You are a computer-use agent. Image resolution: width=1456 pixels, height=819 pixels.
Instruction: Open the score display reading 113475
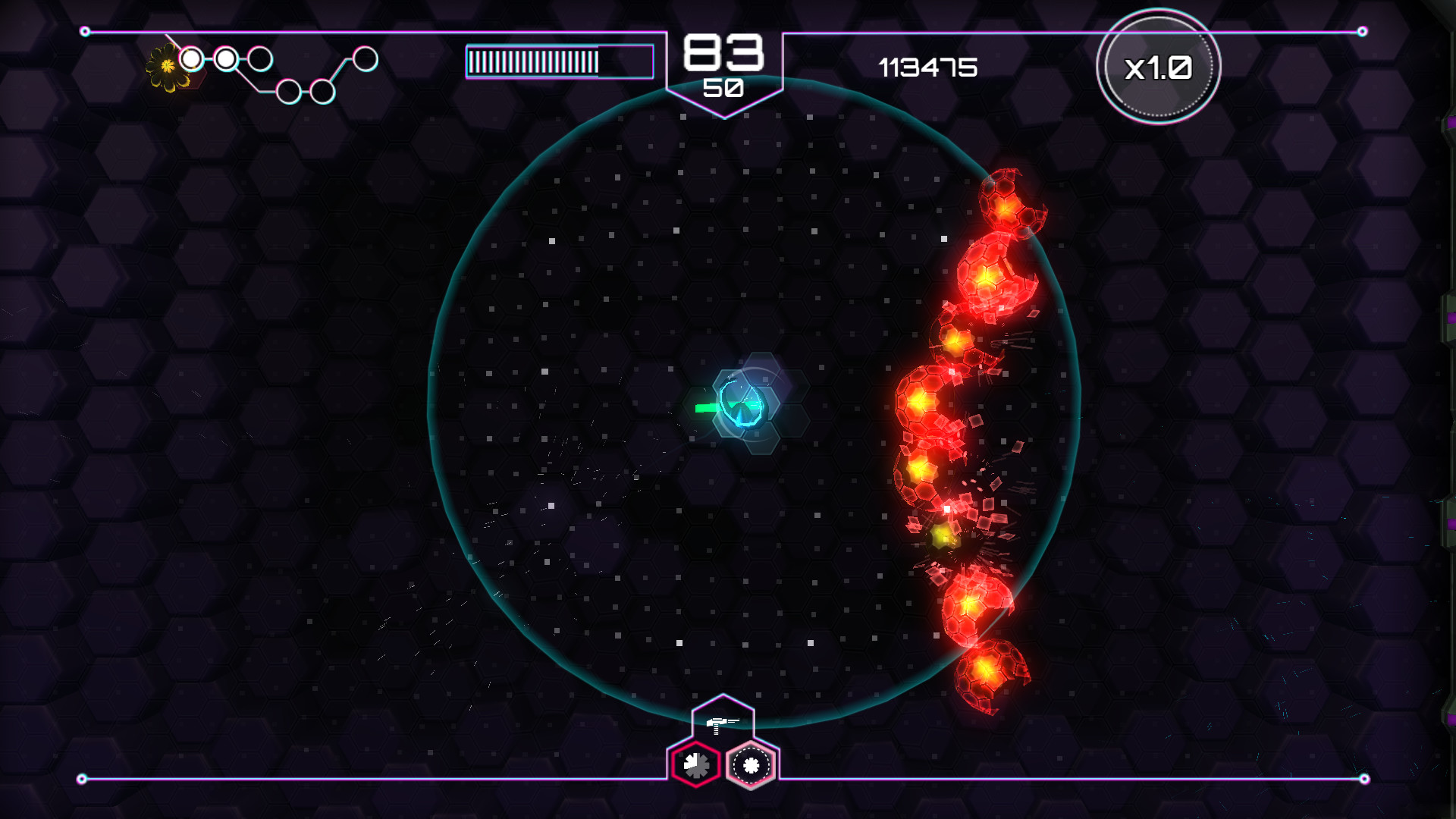pos(927,68)
